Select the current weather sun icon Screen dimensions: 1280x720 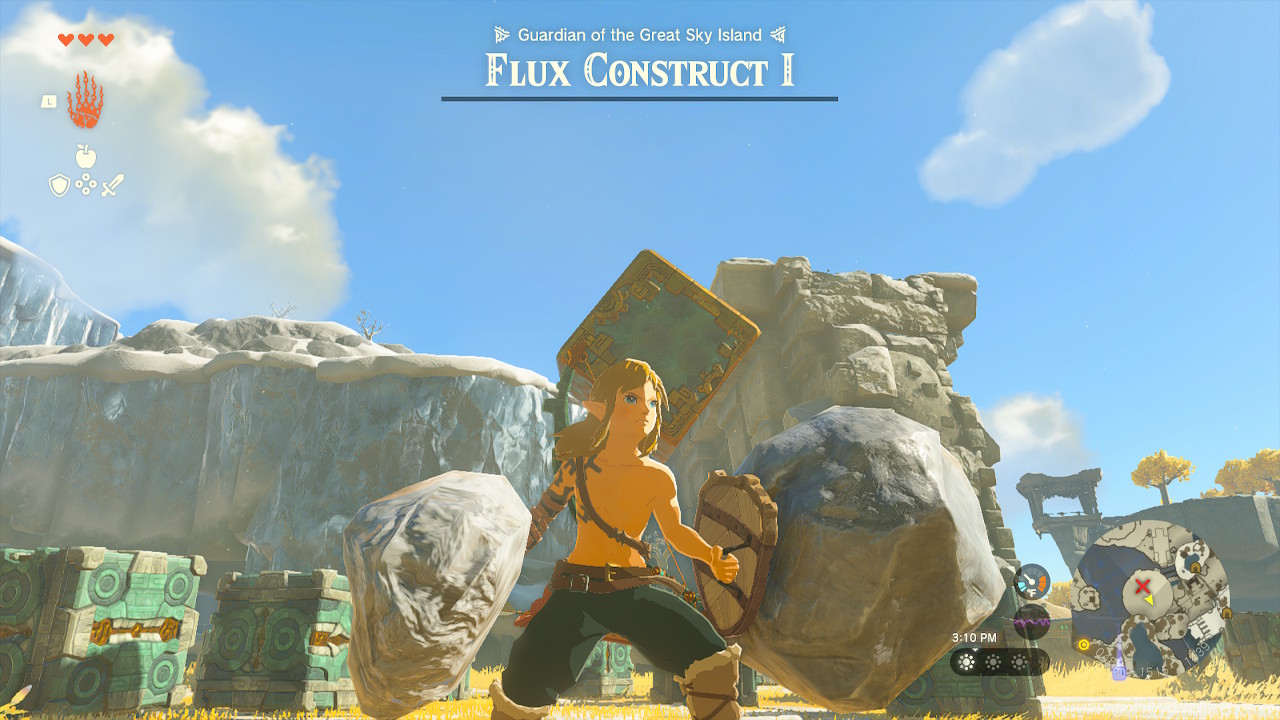pyautogui.click(x=966, y=661)
